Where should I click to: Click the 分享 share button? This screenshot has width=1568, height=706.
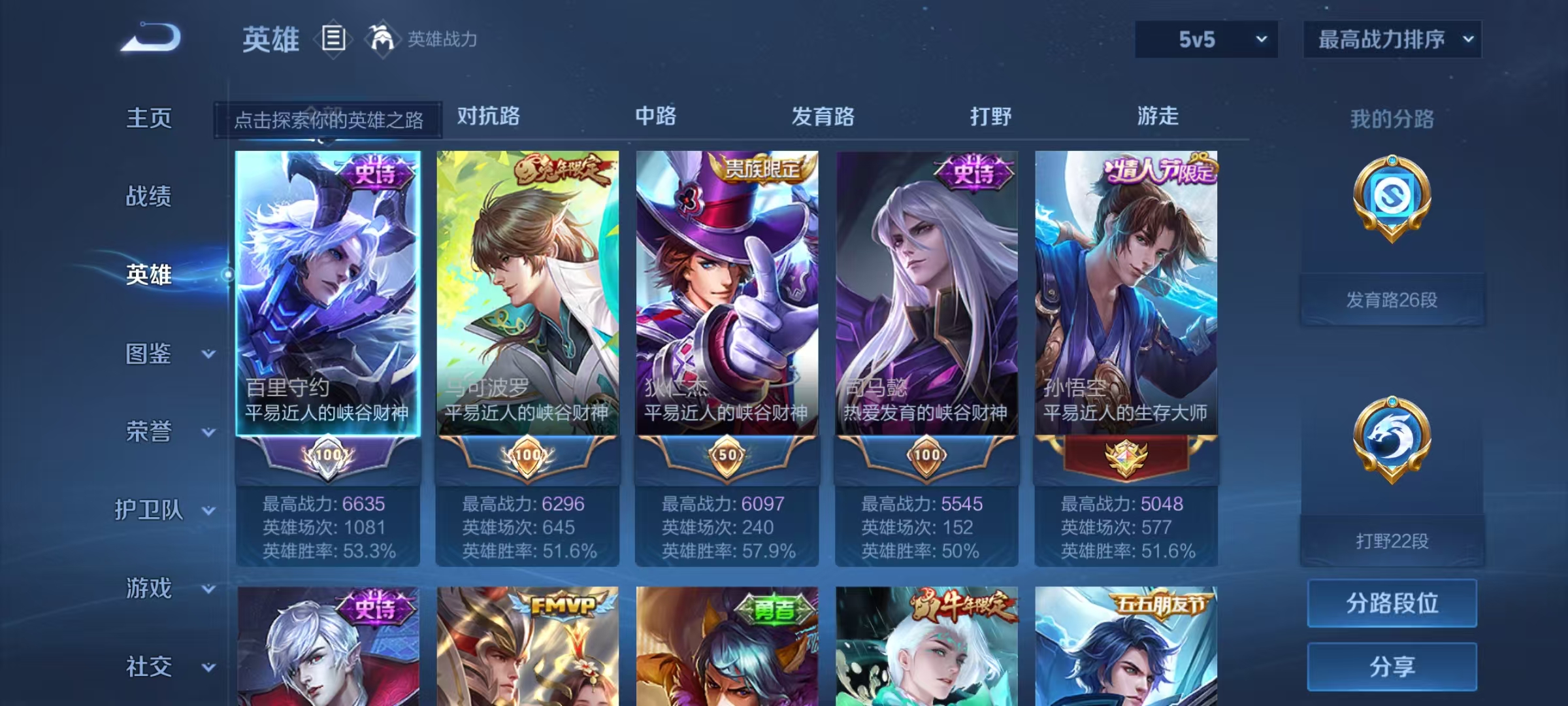[x=1392, y=665]
